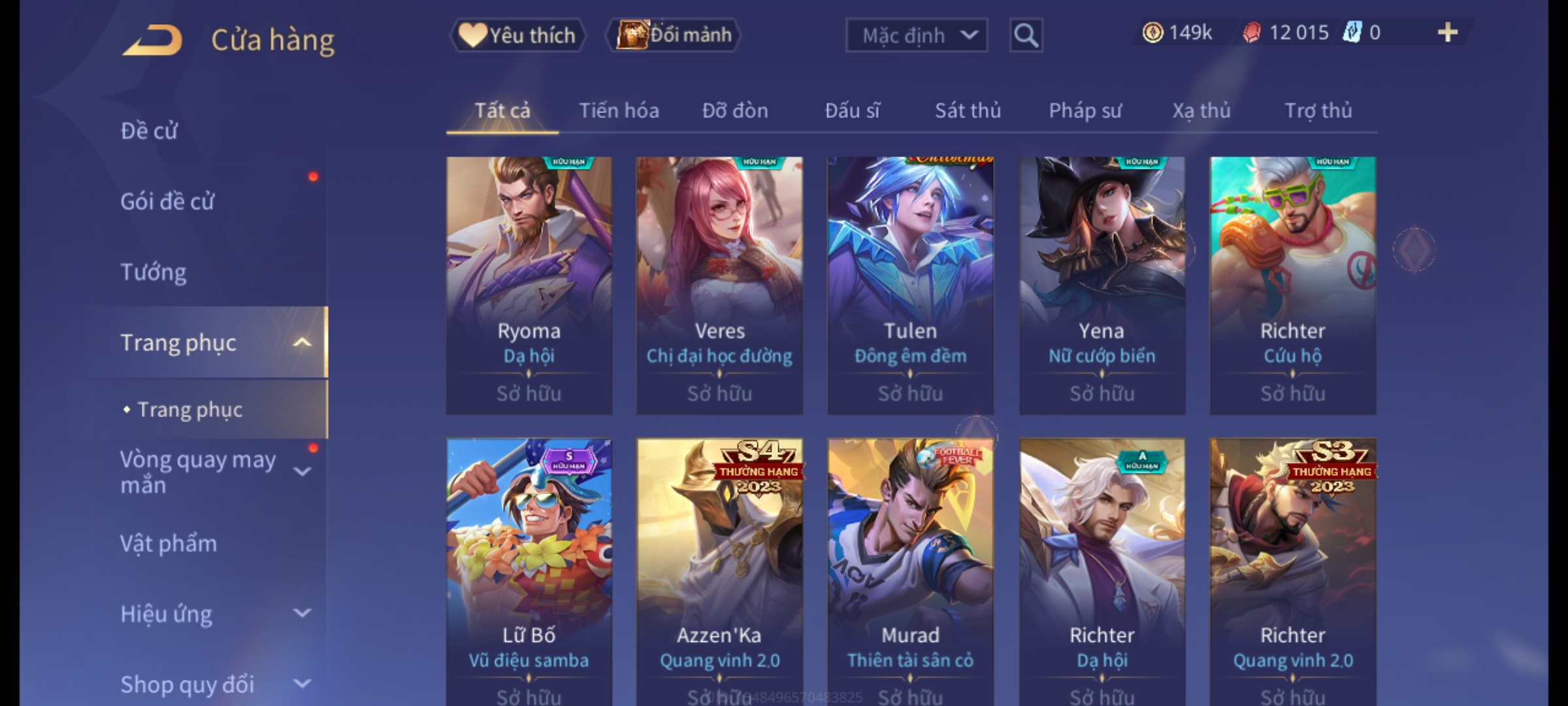
Task: Click the magnifying glass search button
Action: pos(1026,35)
